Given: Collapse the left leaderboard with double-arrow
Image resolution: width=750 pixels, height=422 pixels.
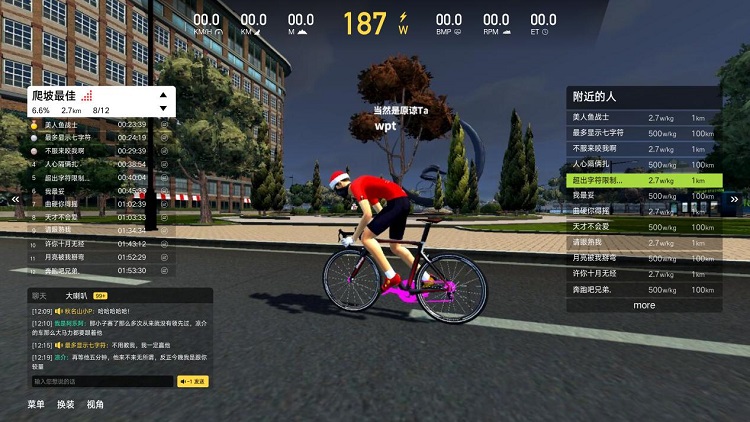Looking at the screenshot, I should click(x=16, y=200).
